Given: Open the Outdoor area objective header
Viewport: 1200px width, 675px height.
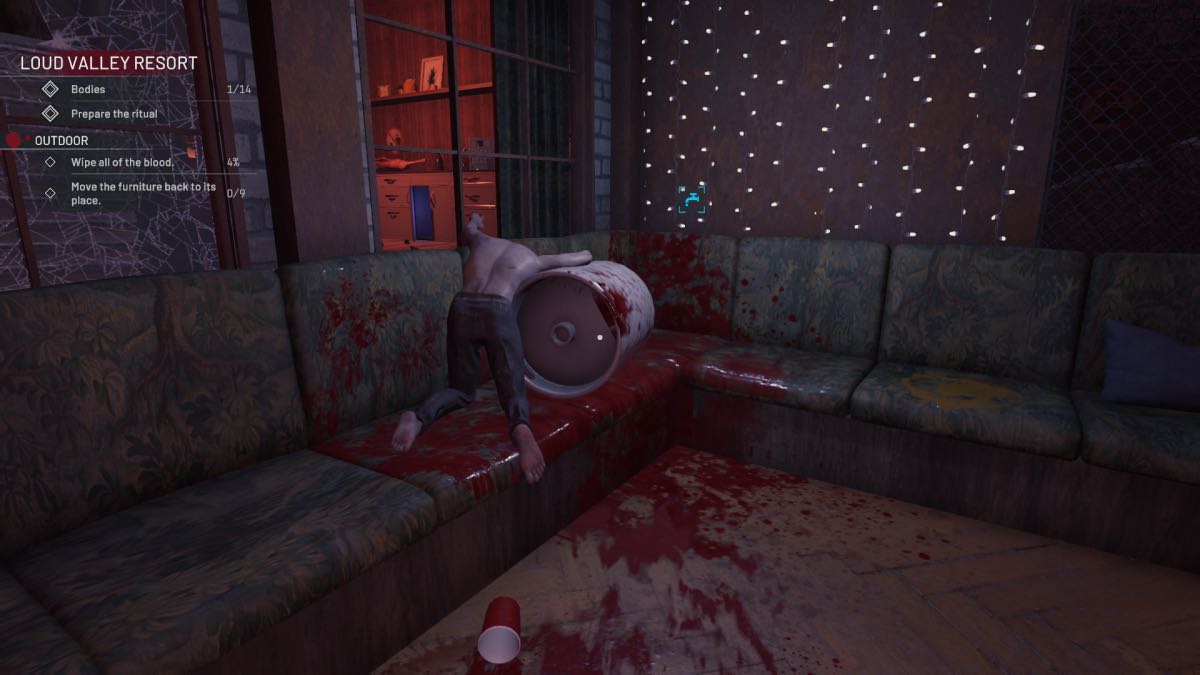Looking at the screenshot, I should [61, 141].
